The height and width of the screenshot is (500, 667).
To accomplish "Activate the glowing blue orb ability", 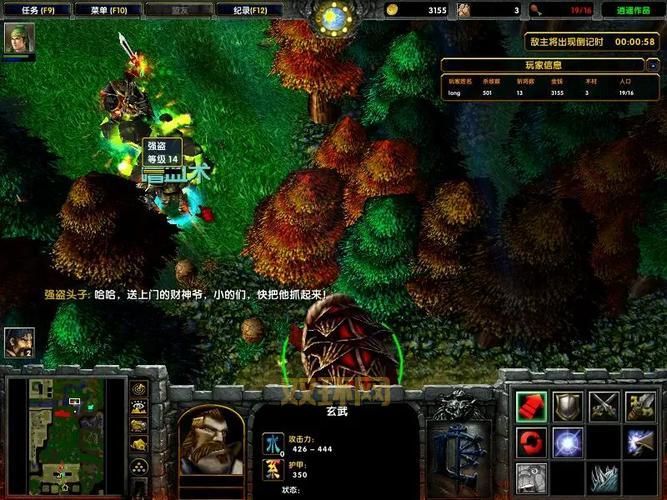I will click(x=567, y=441).
